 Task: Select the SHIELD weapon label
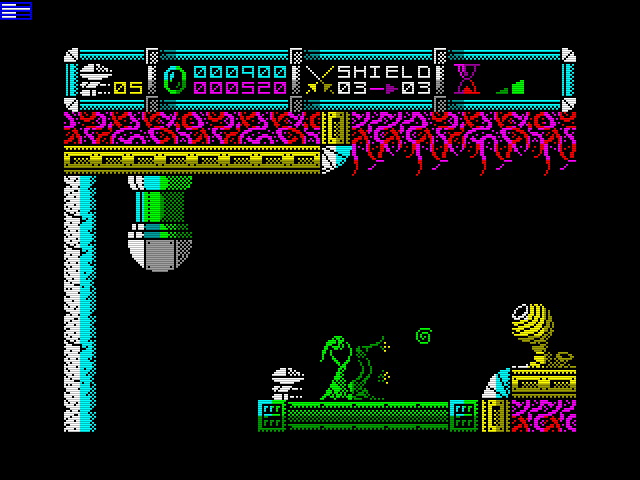(x=384, y=72)
